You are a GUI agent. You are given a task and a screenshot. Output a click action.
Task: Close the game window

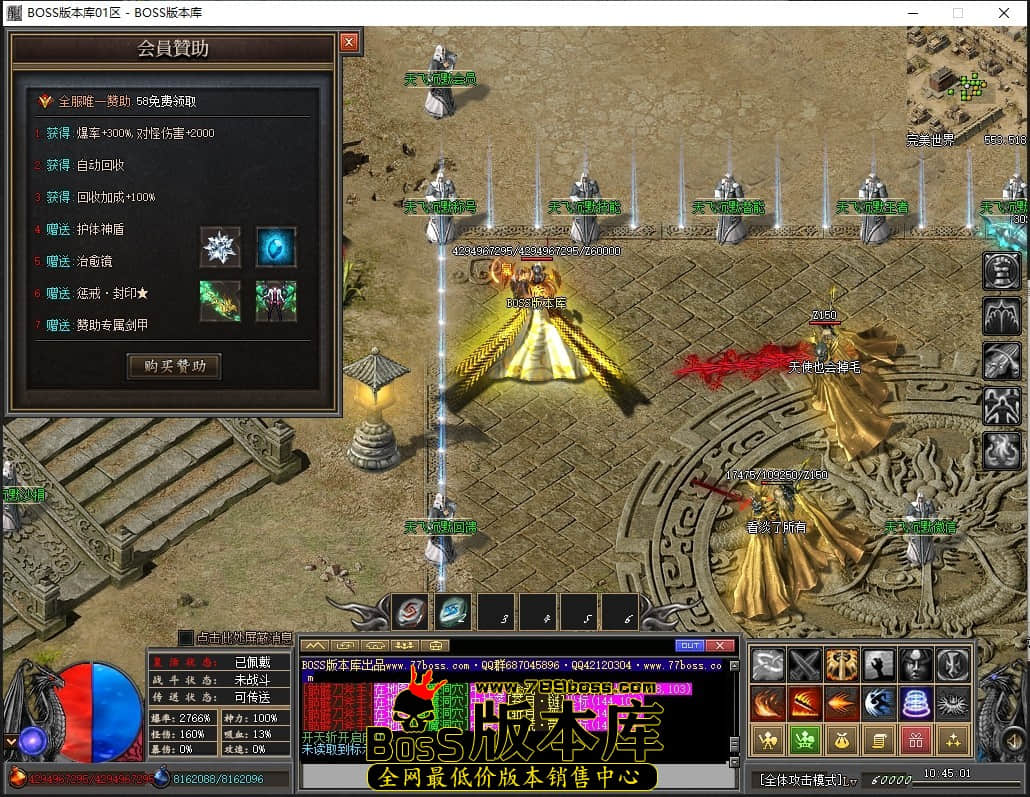pos(1004,13)
